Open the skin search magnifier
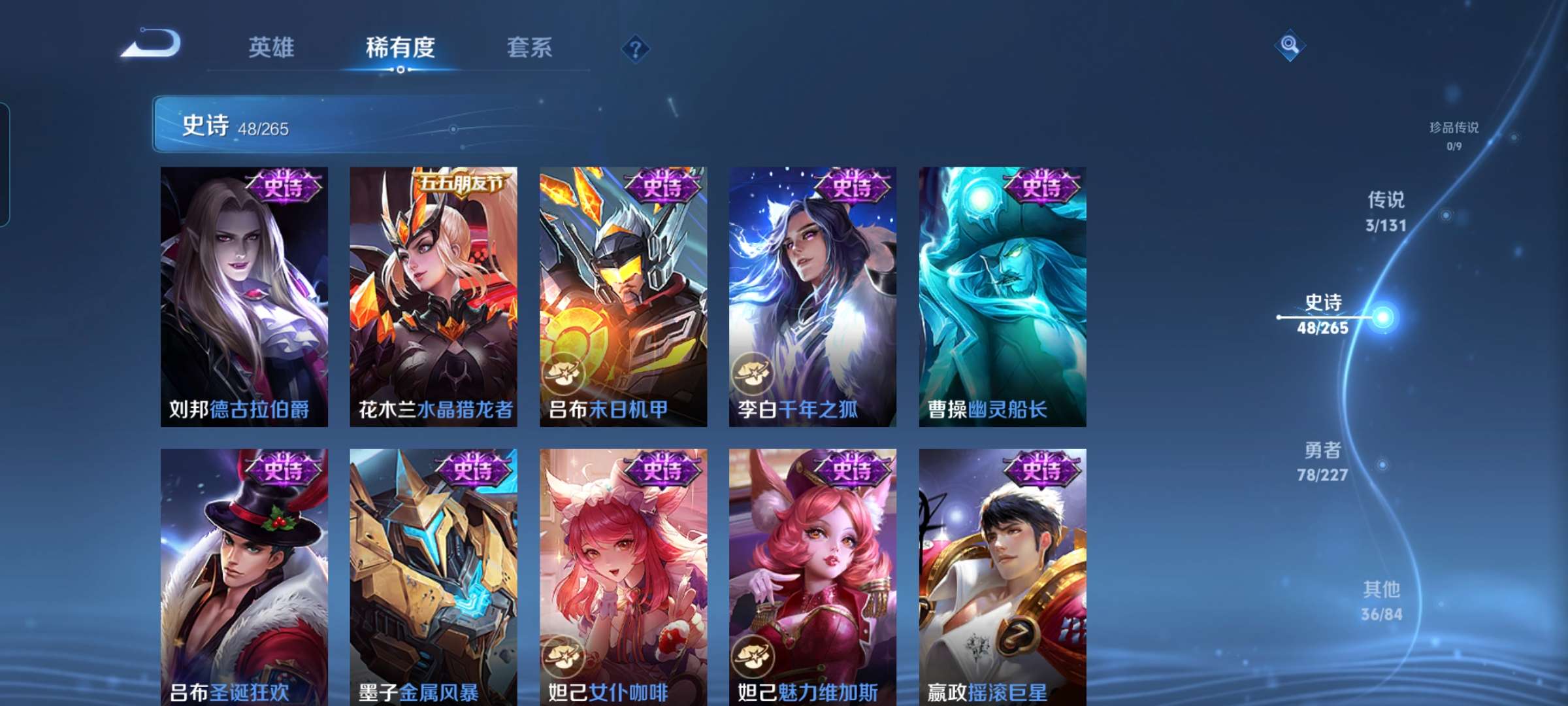Viewport: 1568px width, 706px height. coord(1288,44)
